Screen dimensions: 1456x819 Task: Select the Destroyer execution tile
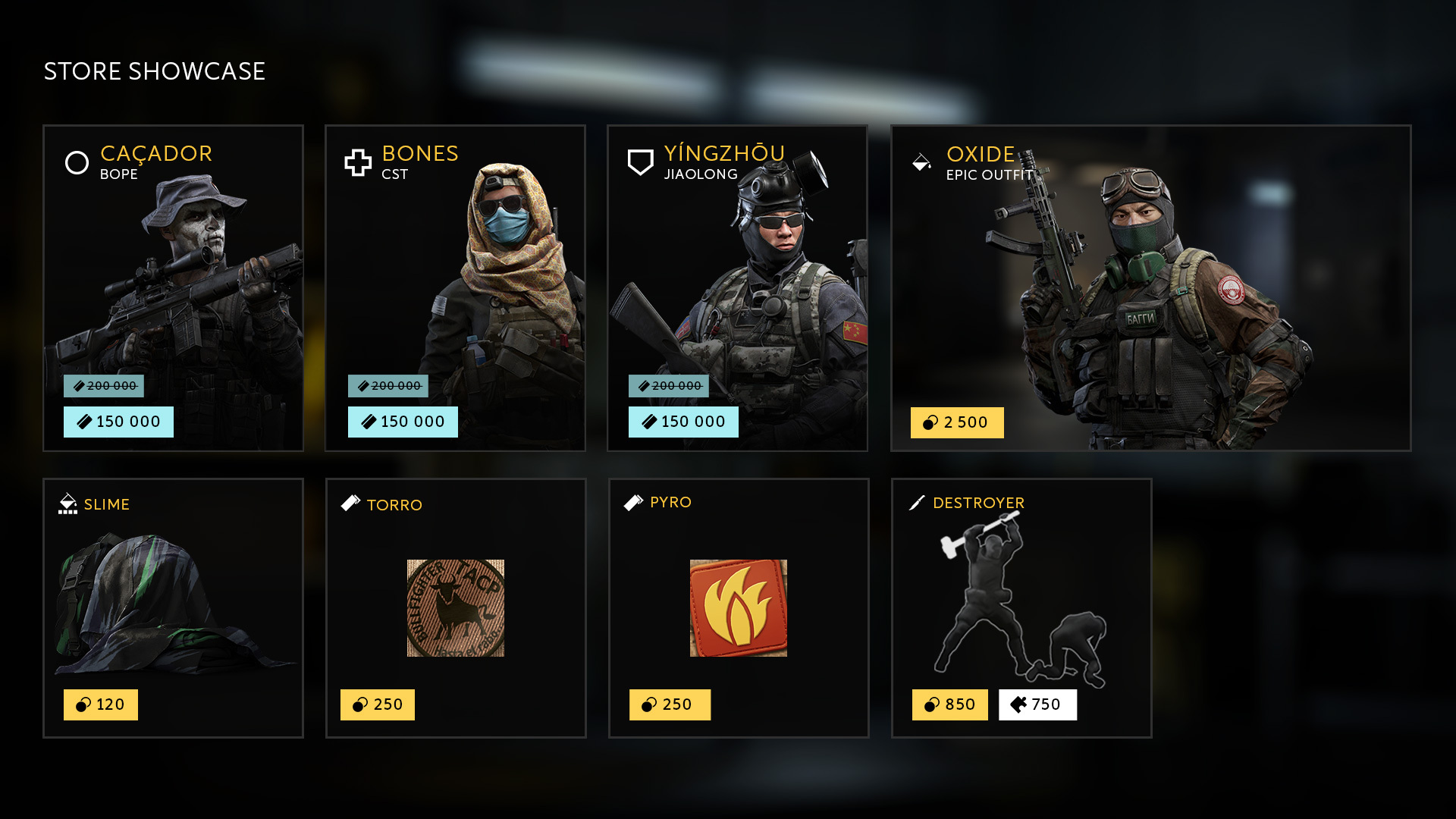(1021, 599)
